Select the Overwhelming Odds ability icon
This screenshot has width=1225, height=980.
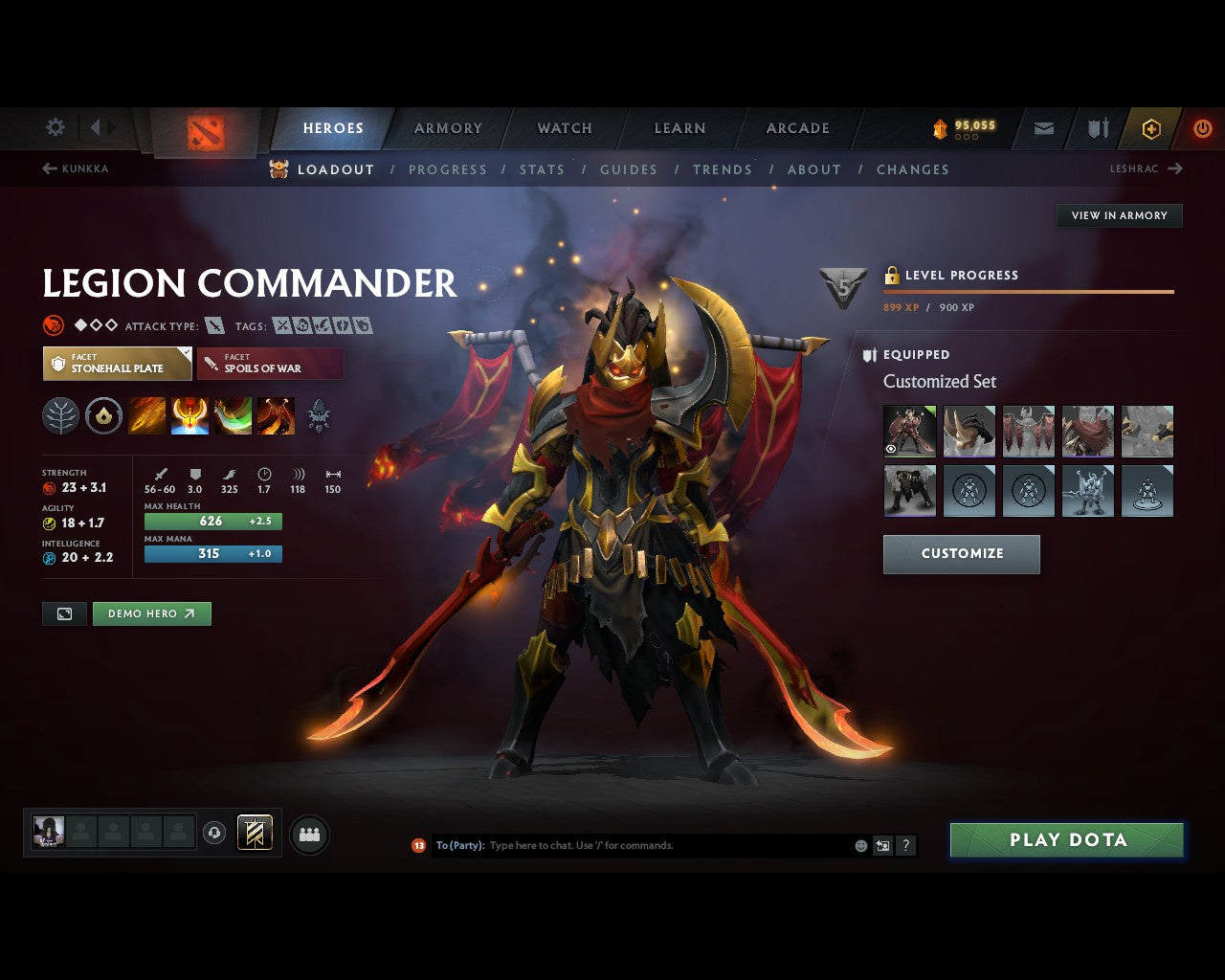coord(146,415)
